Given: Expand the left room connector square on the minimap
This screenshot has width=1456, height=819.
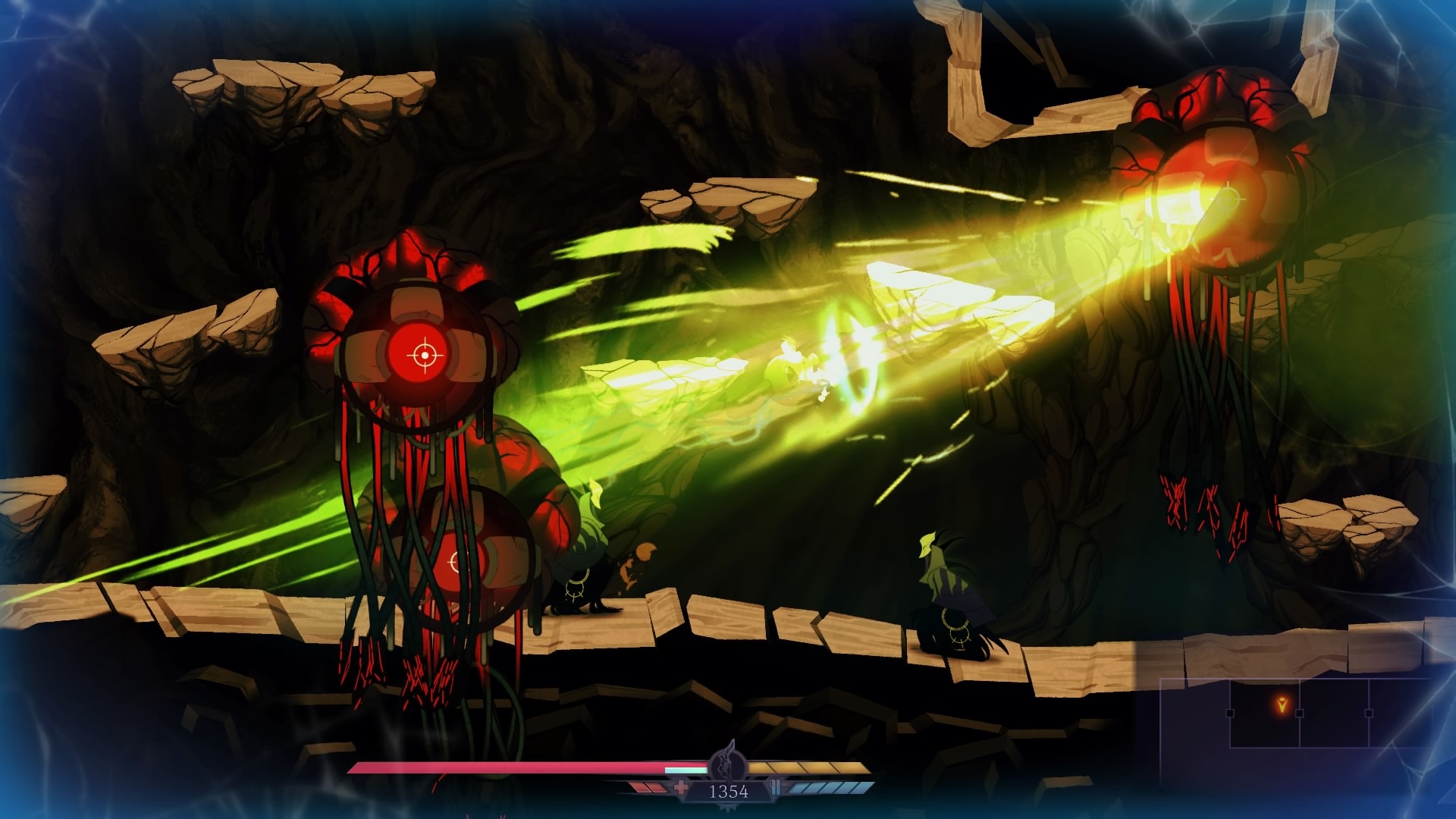Looking at the screenshot, I should (1230, 714).
